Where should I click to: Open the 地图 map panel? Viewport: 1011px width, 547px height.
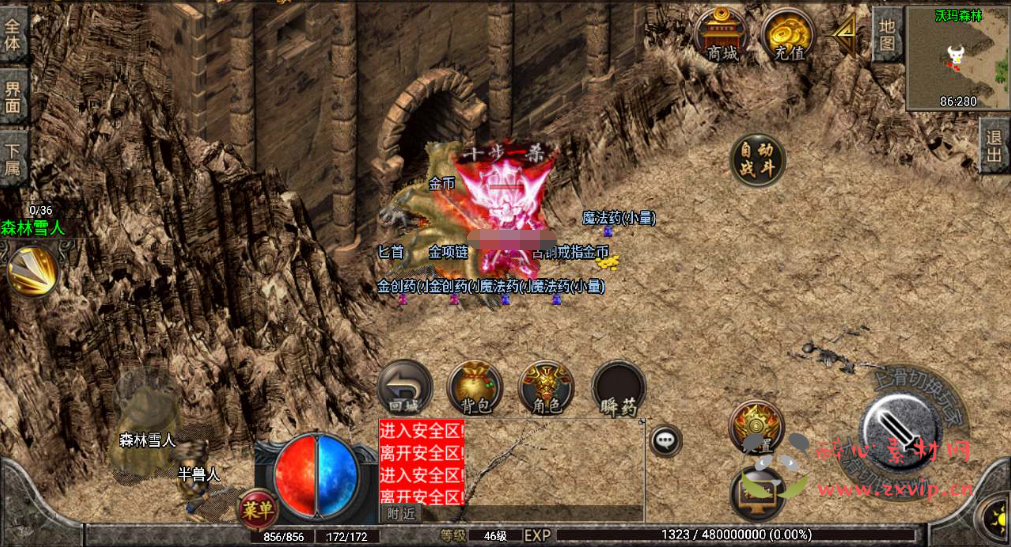[886, 34]
